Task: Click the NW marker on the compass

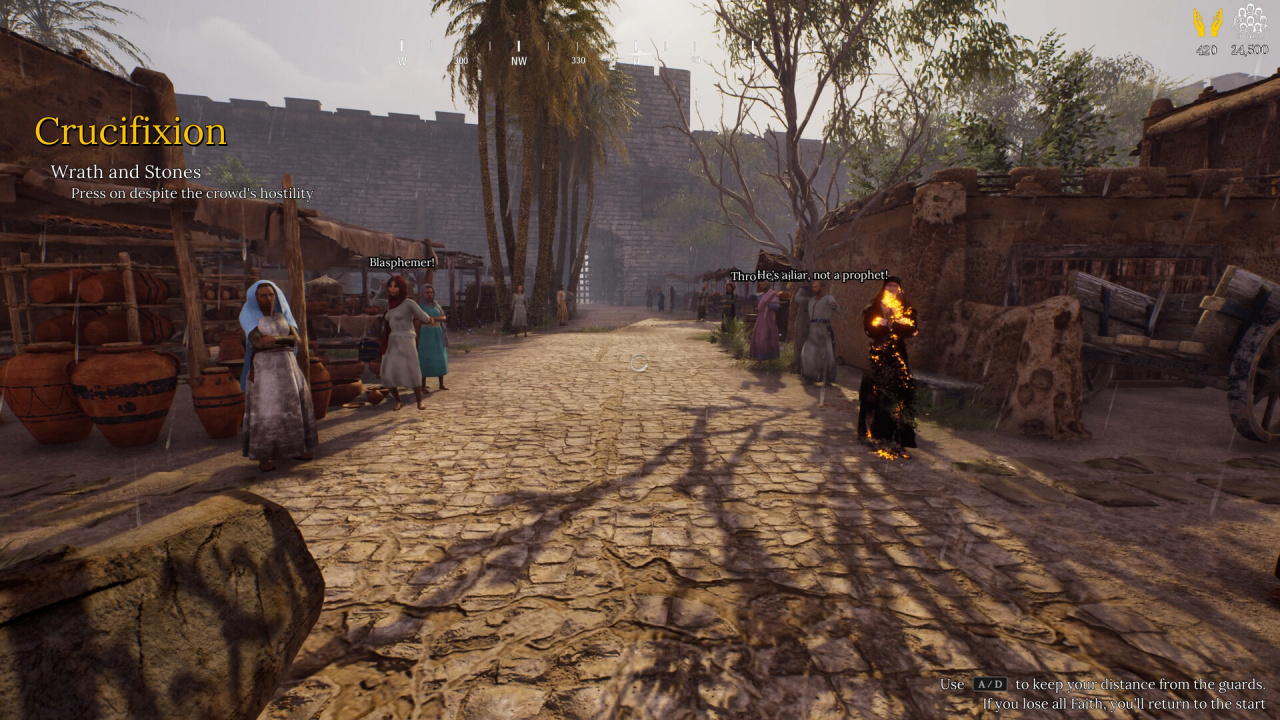Action: tap(518, 59)
